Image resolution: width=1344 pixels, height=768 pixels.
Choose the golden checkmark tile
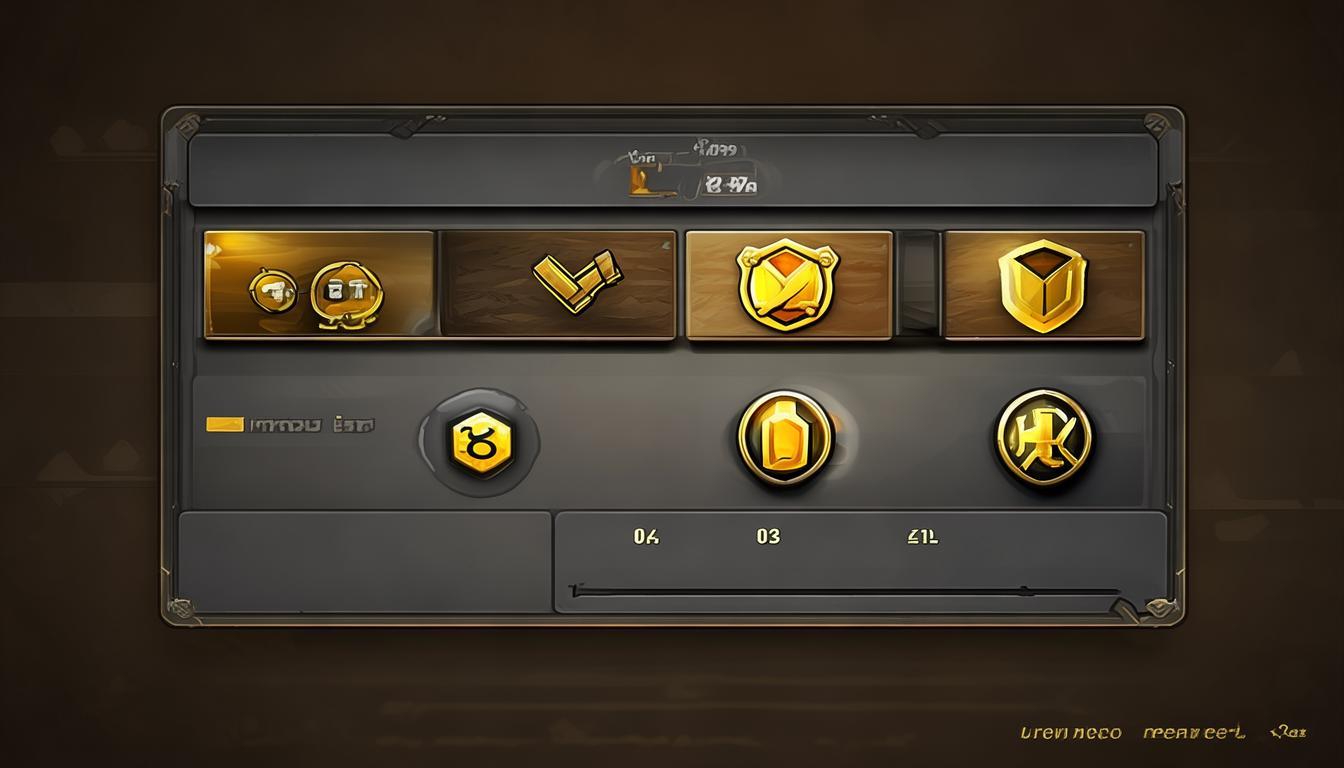coord(558,285)
